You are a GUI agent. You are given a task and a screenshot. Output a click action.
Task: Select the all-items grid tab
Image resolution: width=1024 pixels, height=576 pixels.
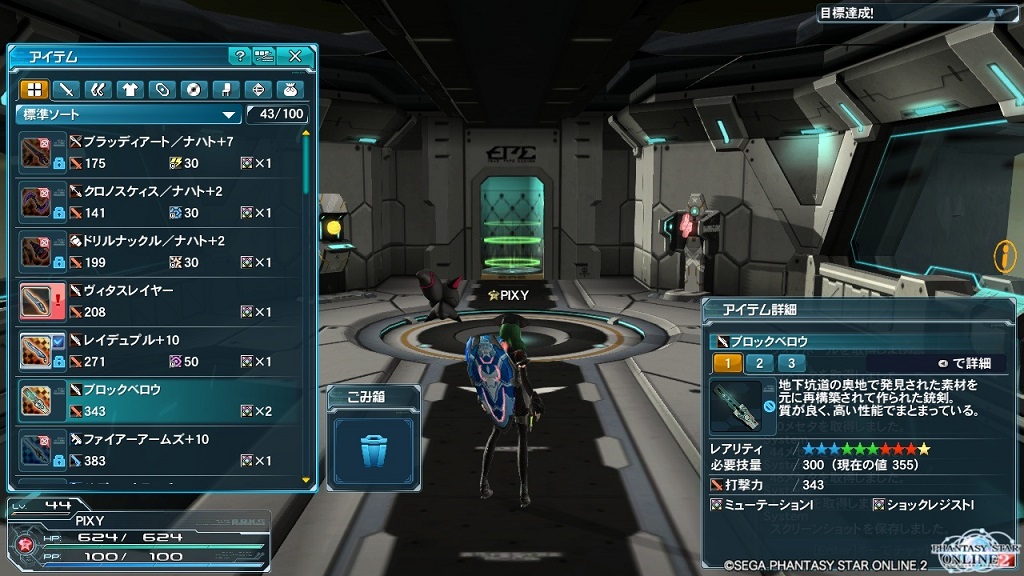point(34,89)
